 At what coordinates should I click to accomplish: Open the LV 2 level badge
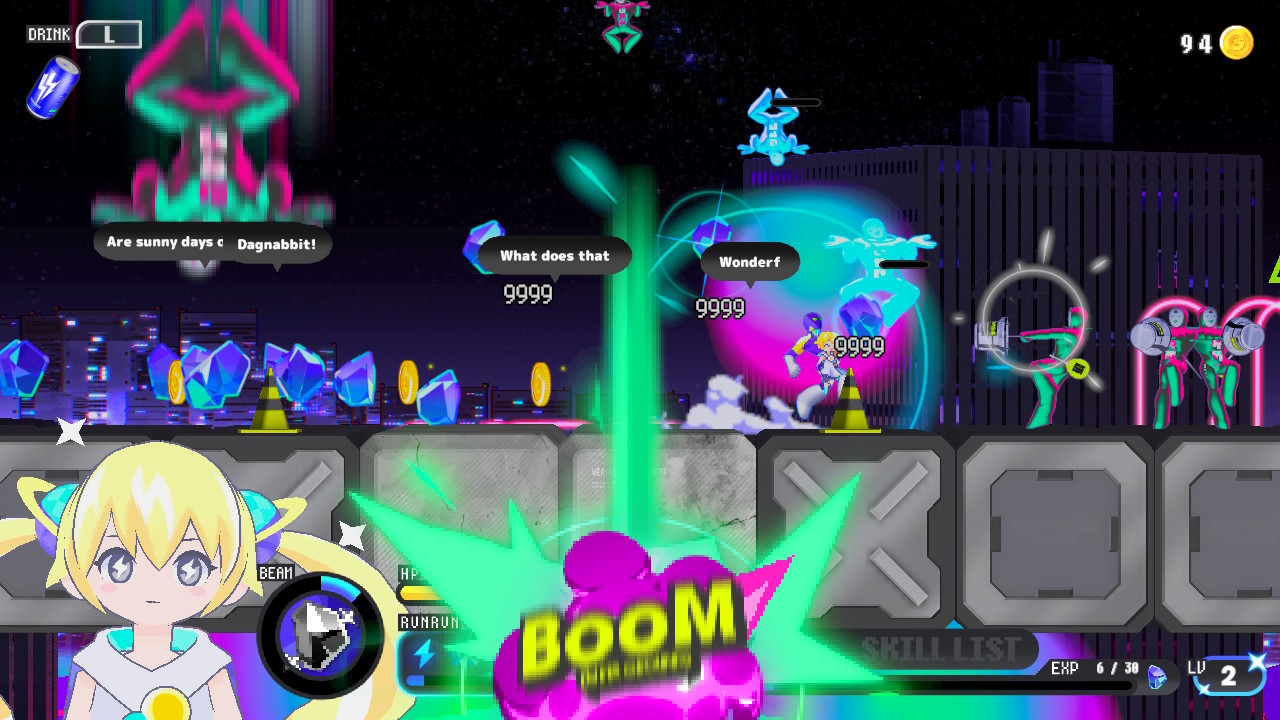click(1227, 677)
